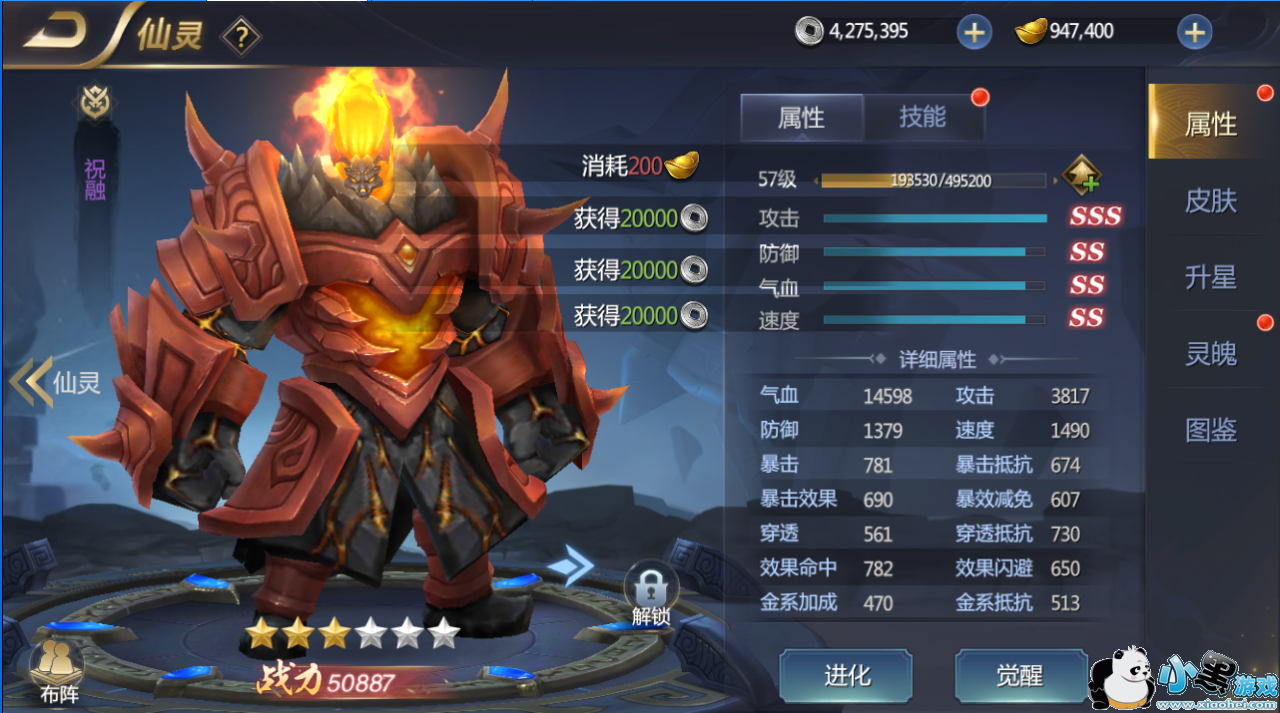Click the add experience diamond plus icon
Image resolution: width=1280 pixels, height=713 pixels.
click(1082, 177)
